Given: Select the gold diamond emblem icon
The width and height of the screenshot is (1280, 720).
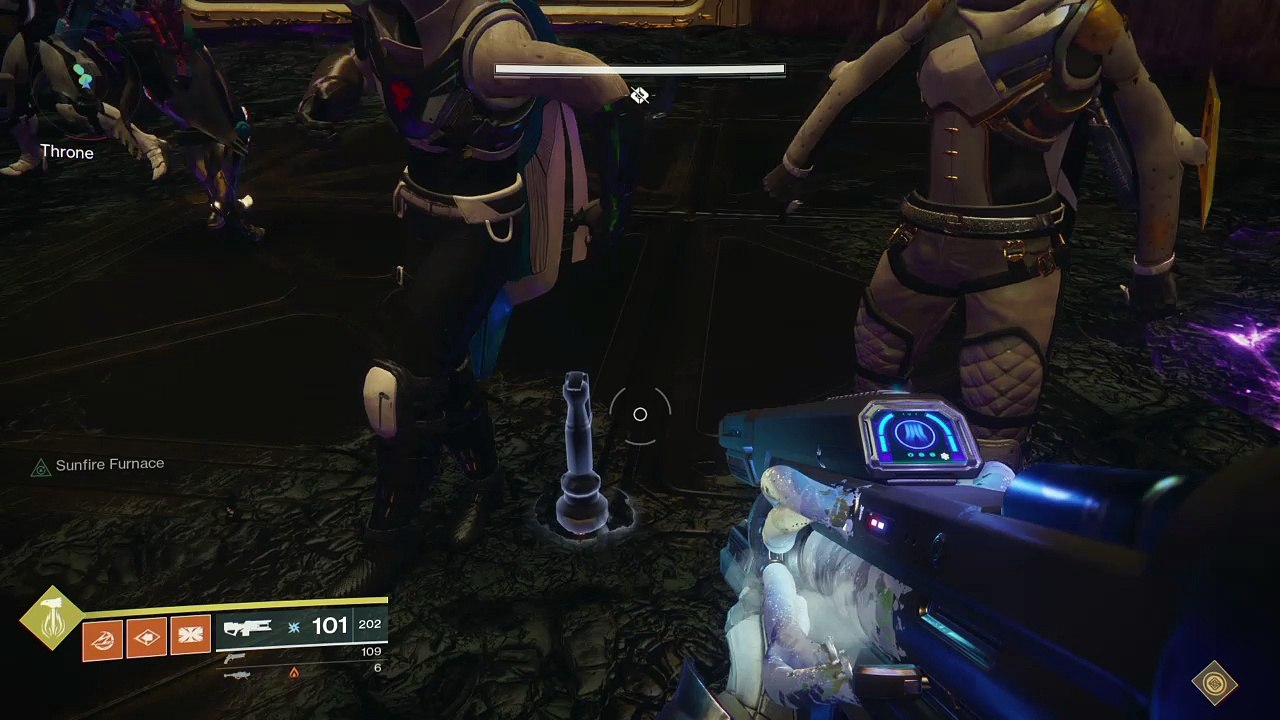Looking at the screenshot, I should [1215, 683].
